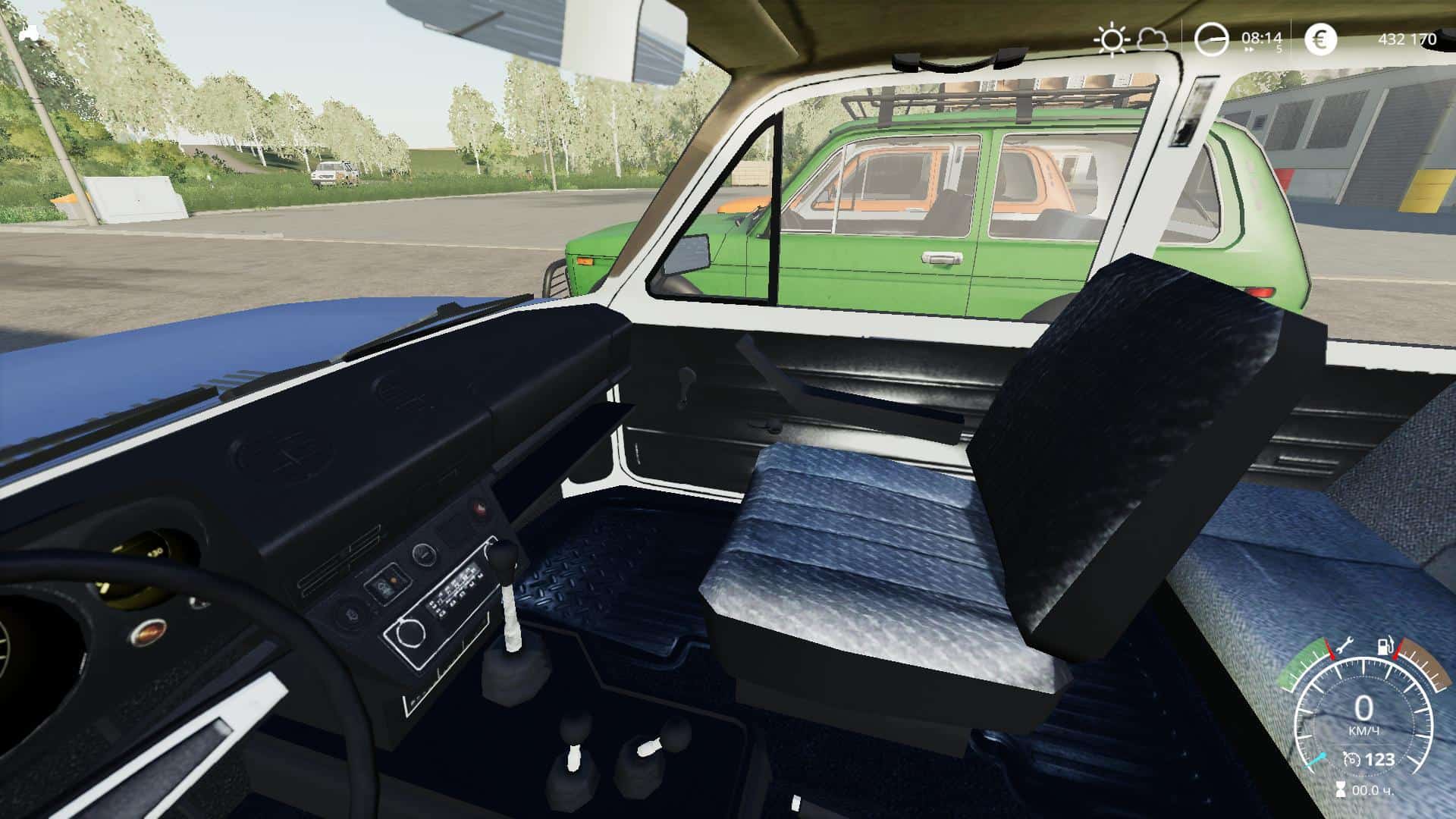Select the game clock icon
The width and height of the screenshot is (1456, 819).
point(1211,39)
